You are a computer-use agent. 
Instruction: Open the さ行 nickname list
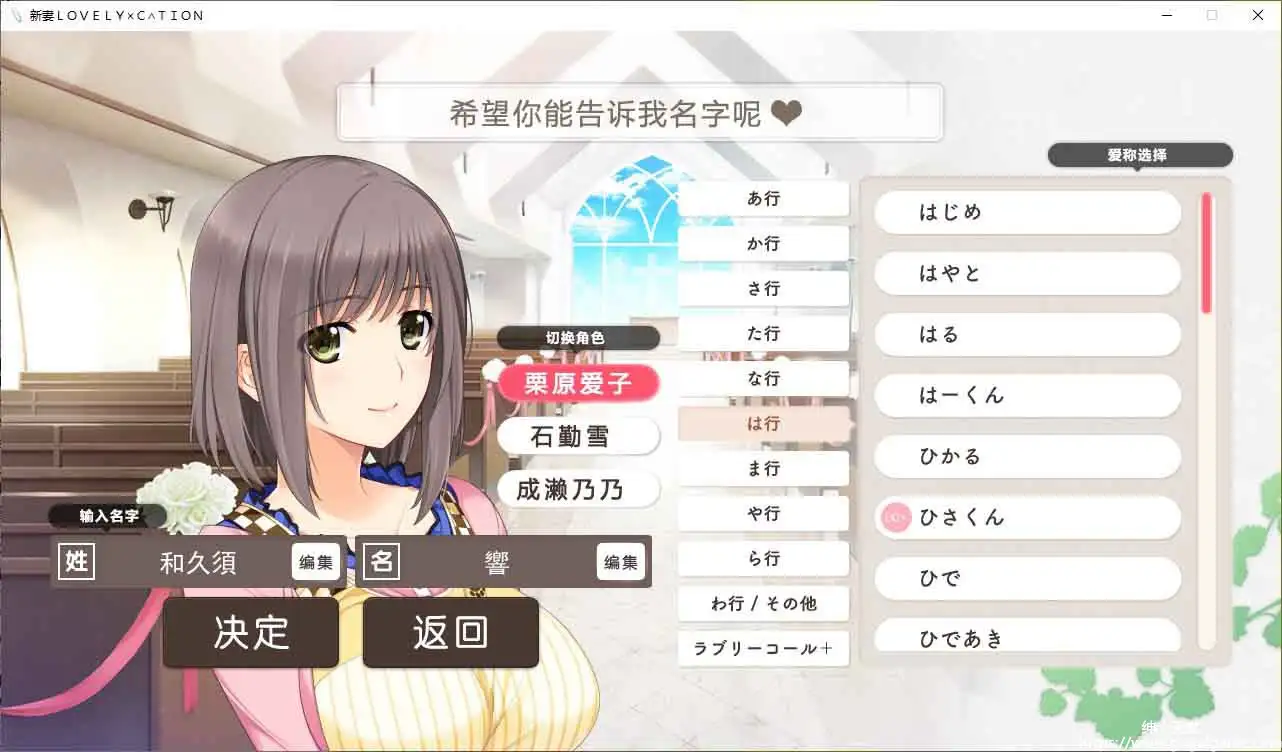[763, 288]
